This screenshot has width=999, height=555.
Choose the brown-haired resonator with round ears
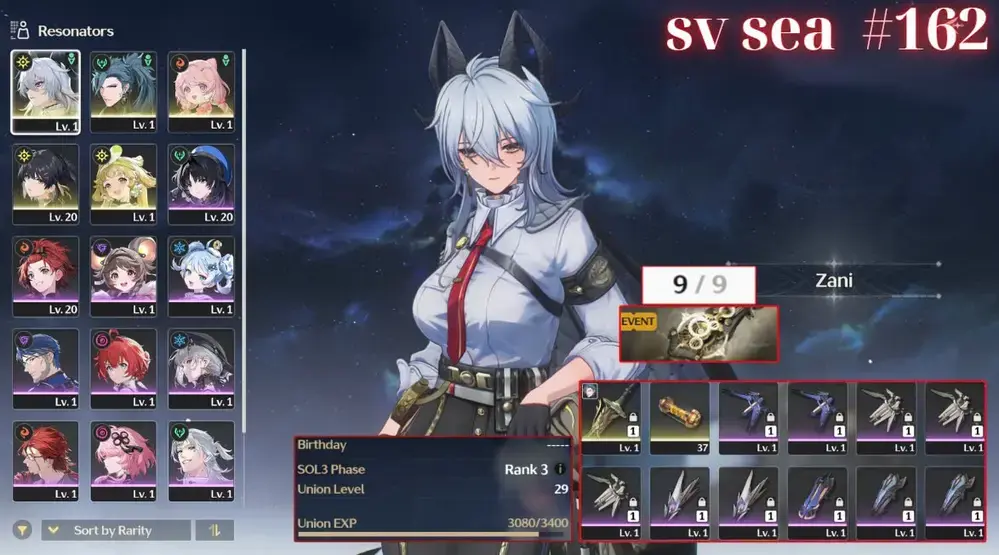tap(123, 275)
